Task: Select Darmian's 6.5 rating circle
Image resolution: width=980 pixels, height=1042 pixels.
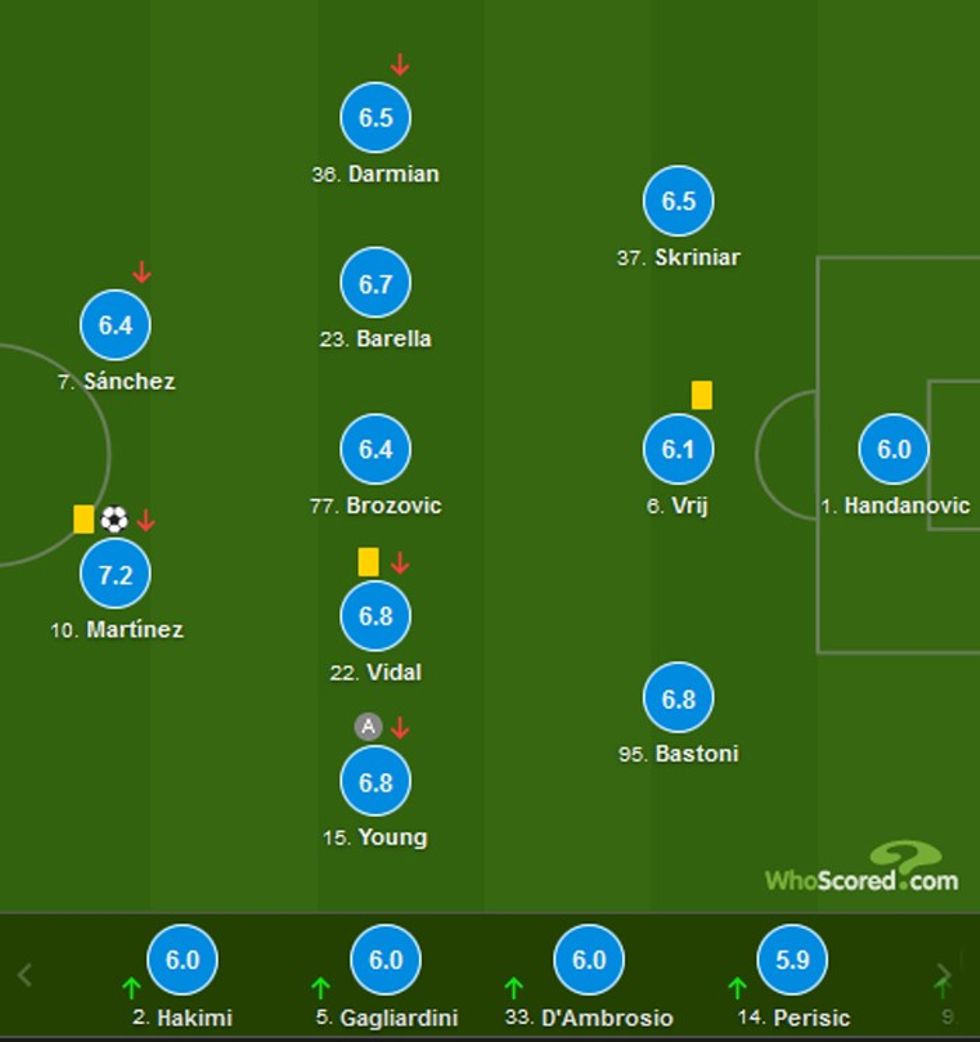Action: (375, 118)
